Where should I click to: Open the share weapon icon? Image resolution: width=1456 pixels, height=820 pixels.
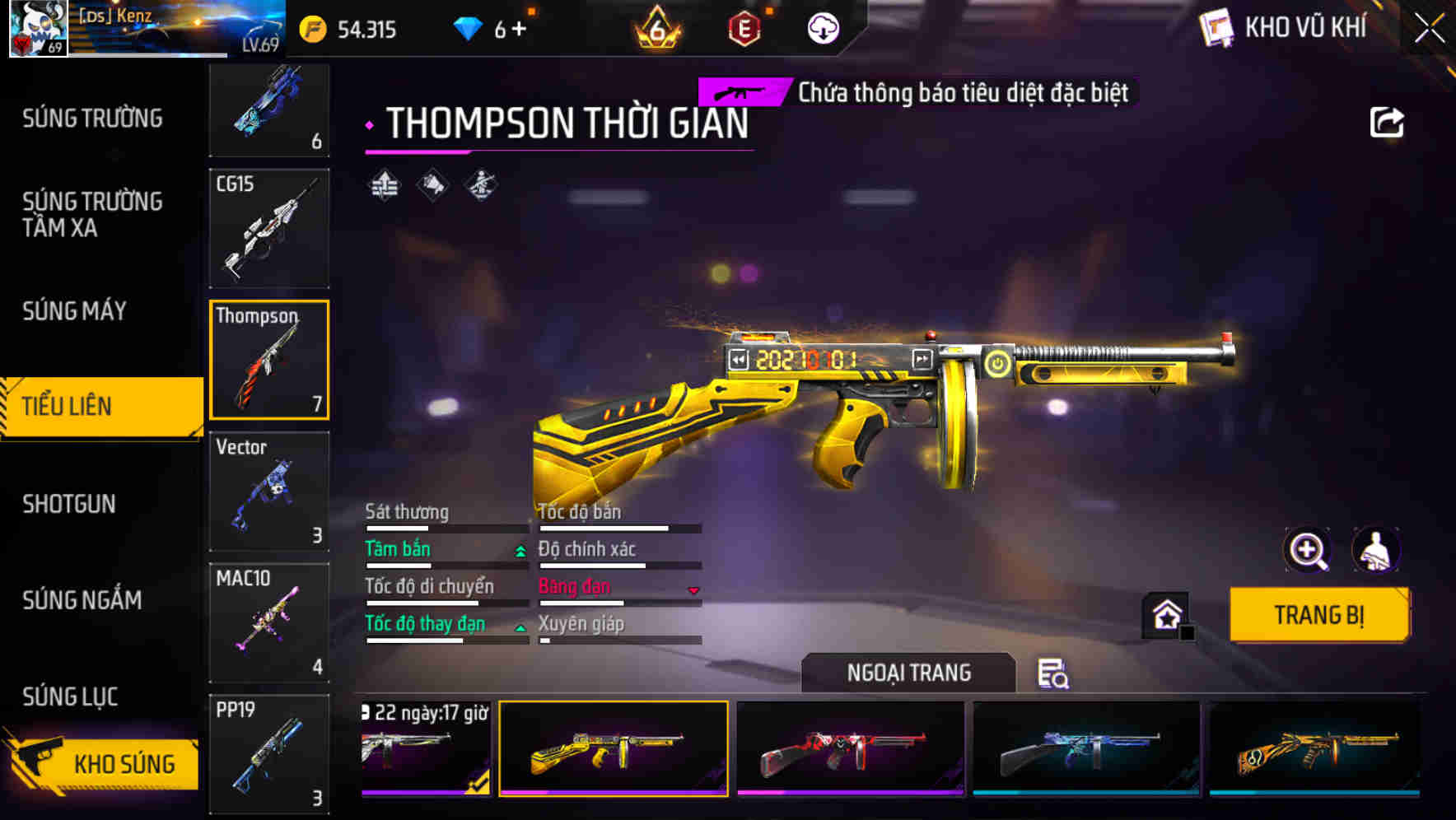[x=1388, y=121]
